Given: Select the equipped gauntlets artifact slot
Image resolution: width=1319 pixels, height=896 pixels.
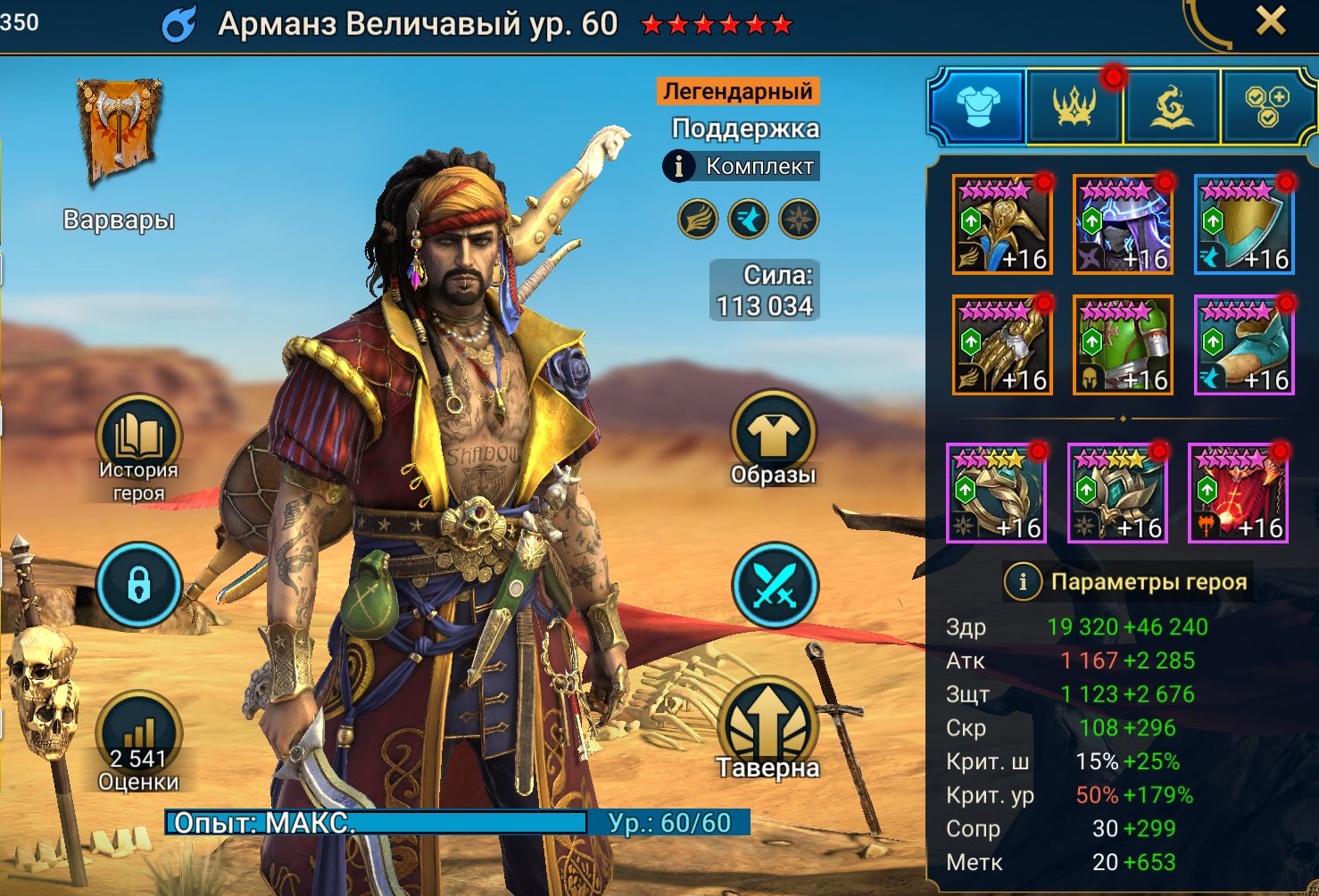Looking at the screenshot, I should (x=1002, y=345).
